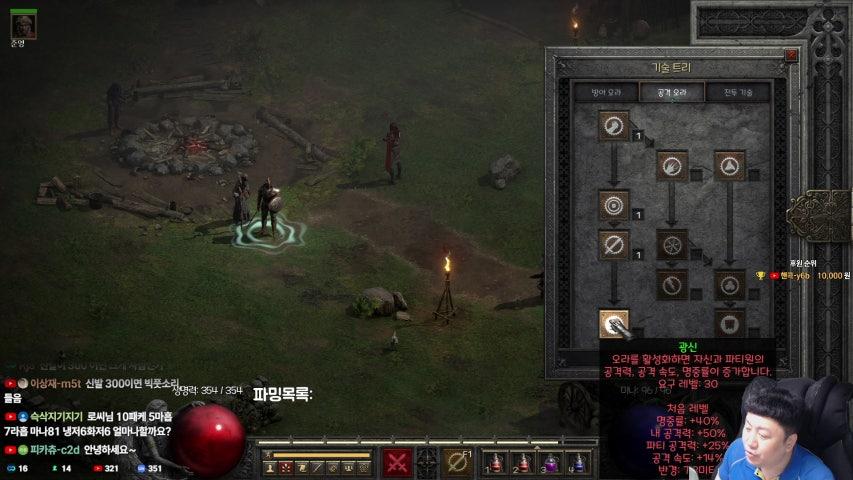Open the Combat Skills tab
This screenshot has width=853, height=480.
(739, 92)
